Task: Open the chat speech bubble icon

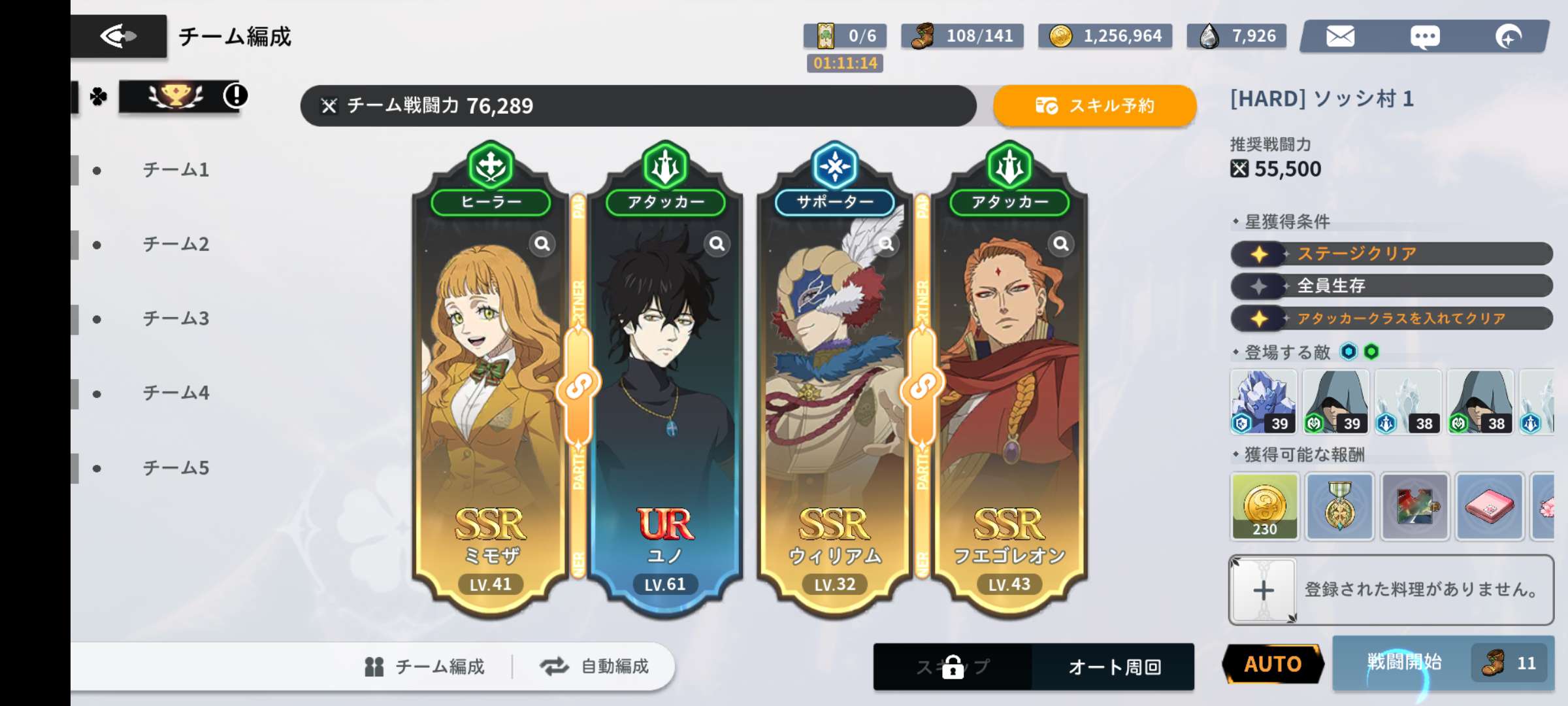Action: [1425, 36]
